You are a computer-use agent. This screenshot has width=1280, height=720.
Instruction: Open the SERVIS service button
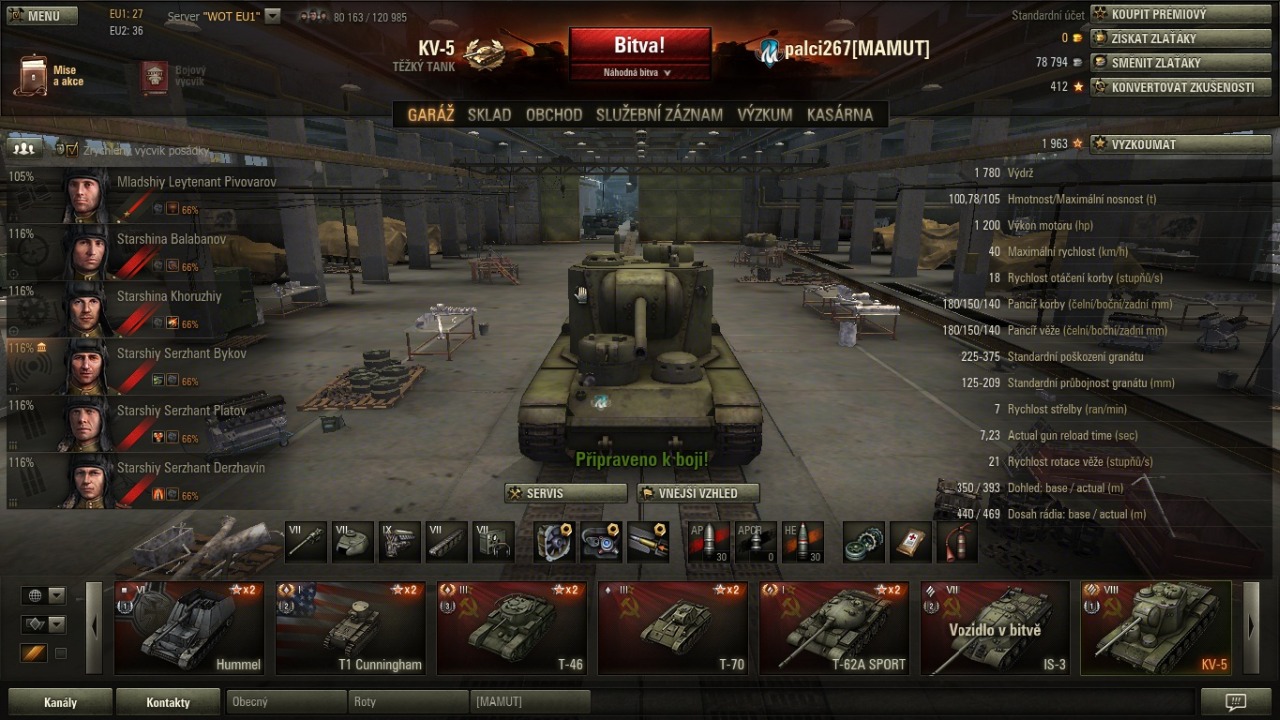[x=565, y=493]
